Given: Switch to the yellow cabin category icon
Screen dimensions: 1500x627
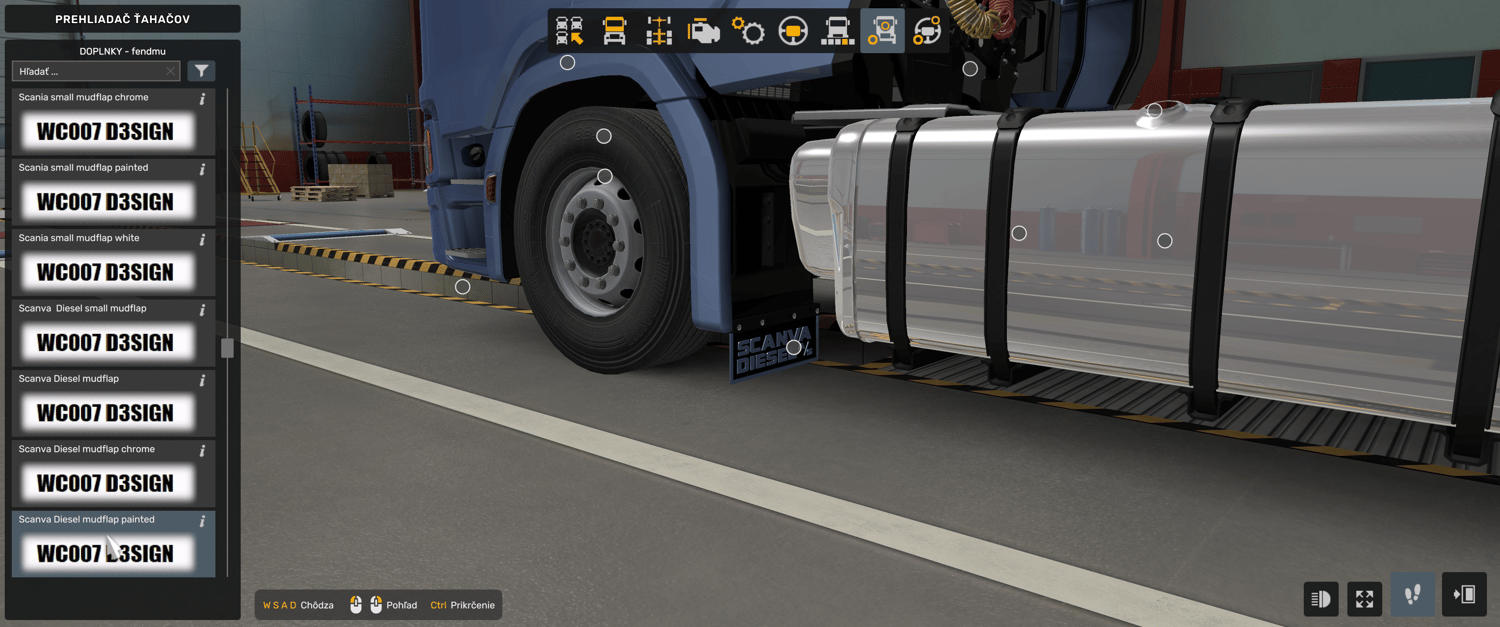Looking at the screenshot, I should tap(615, 31).
